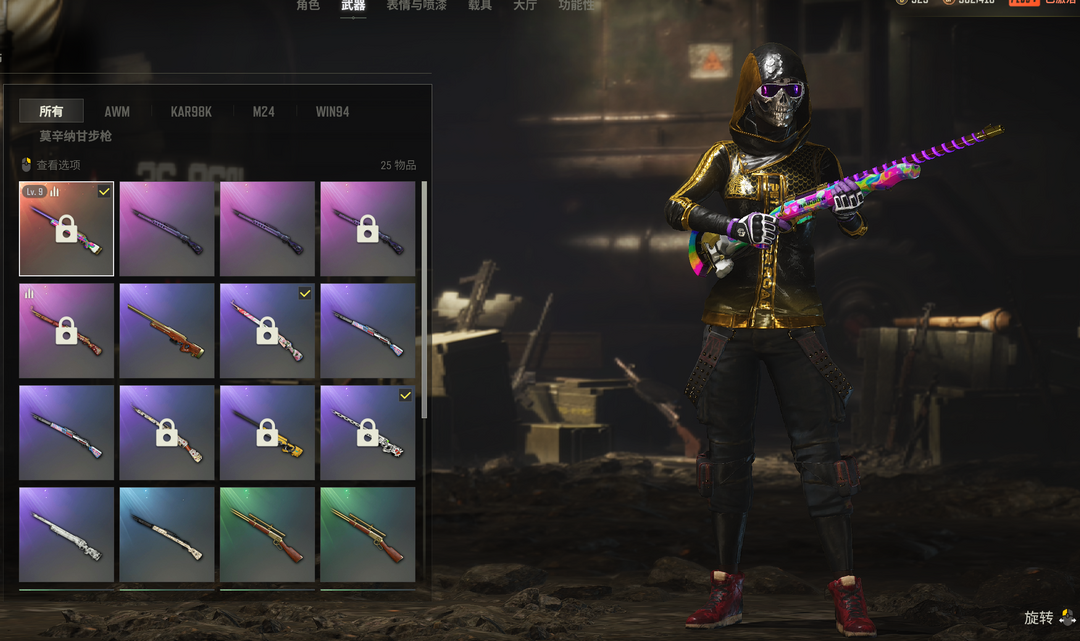Open the 大厅 lobby tab
The image size is (1080, 641).
pos(525,6)
